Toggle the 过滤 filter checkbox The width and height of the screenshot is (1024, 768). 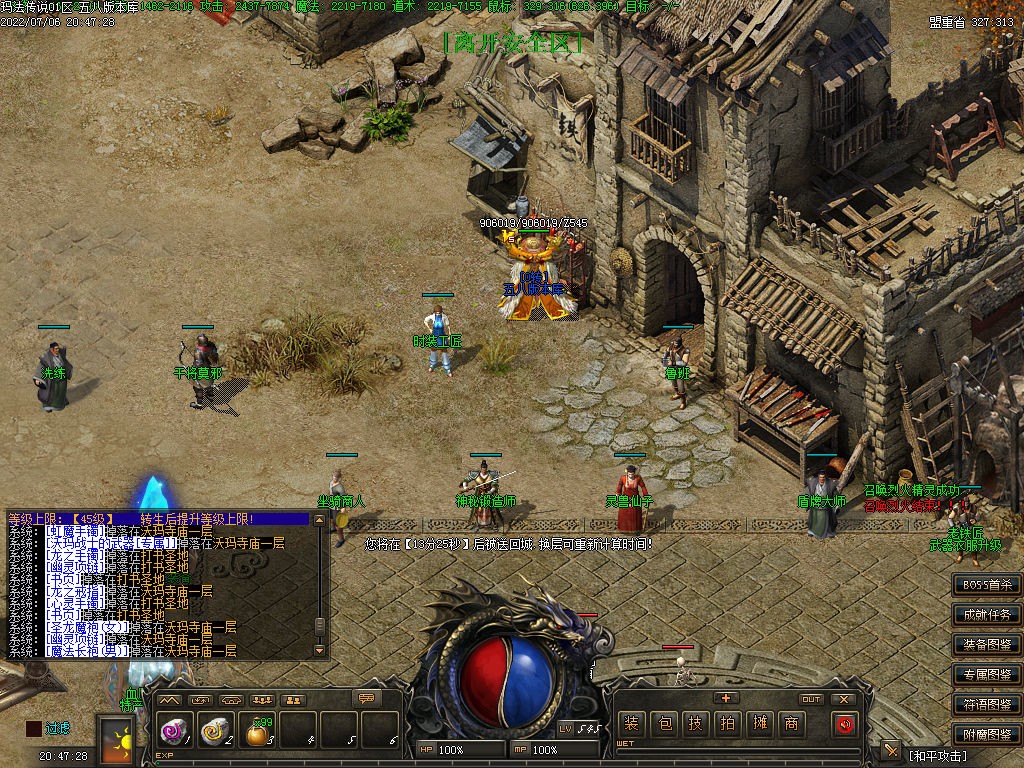pos(34,729)
